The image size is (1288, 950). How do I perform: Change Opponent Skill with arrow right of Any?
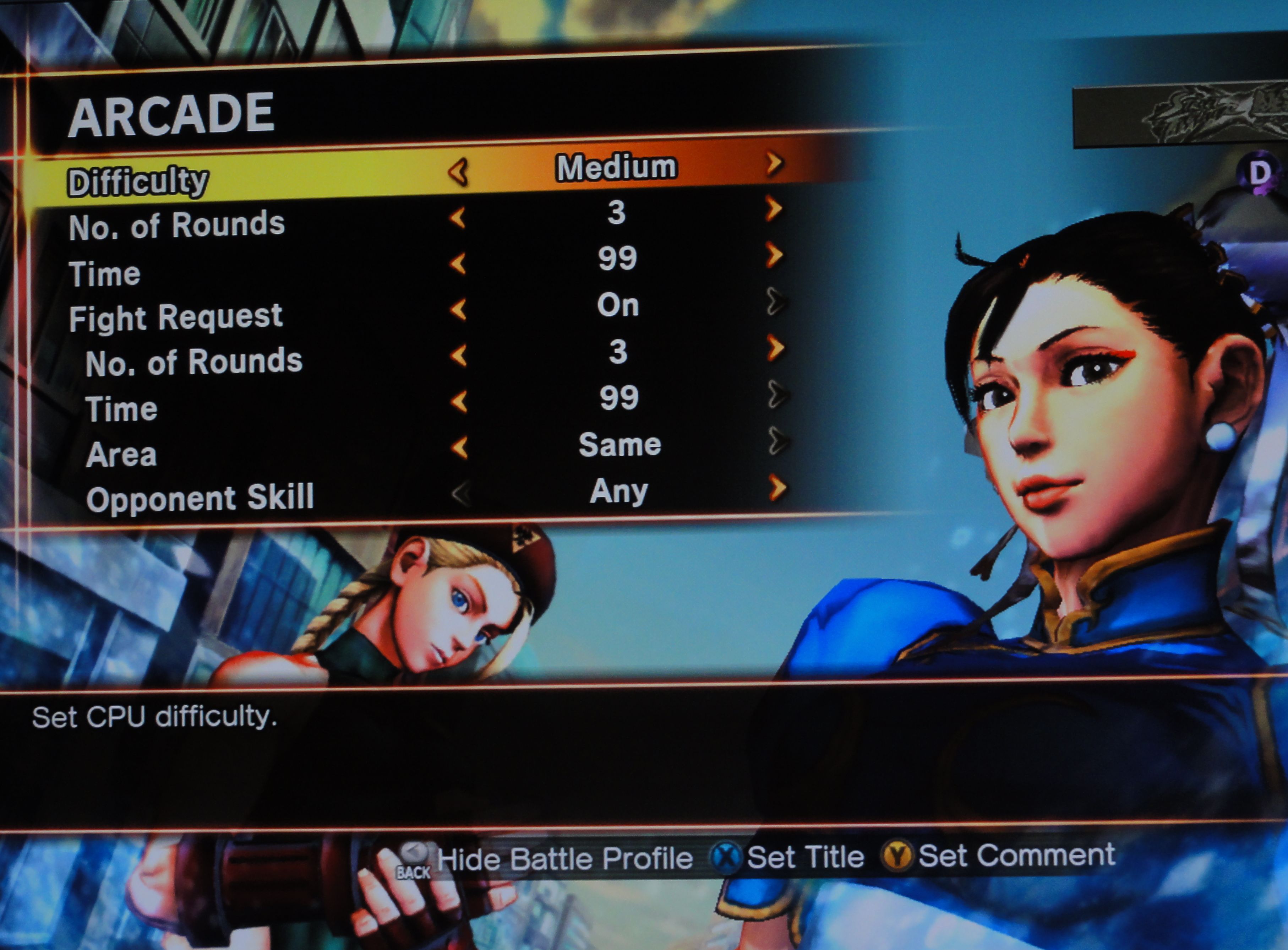(x=777, y=488)
